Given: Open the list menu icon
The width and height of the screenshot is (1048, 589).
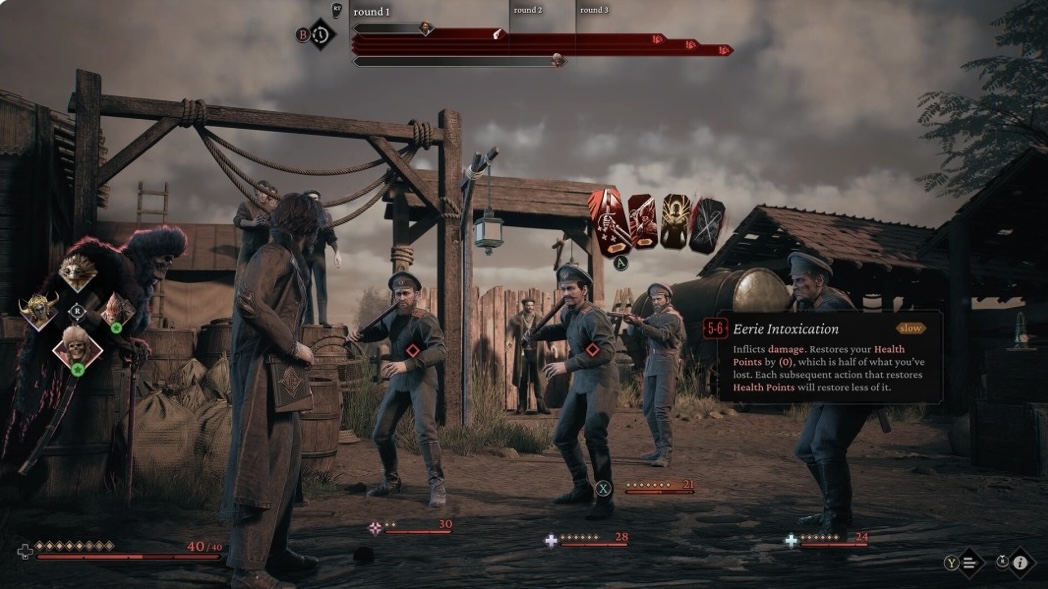Looking at the screenshot, I should tap(970, 562).
